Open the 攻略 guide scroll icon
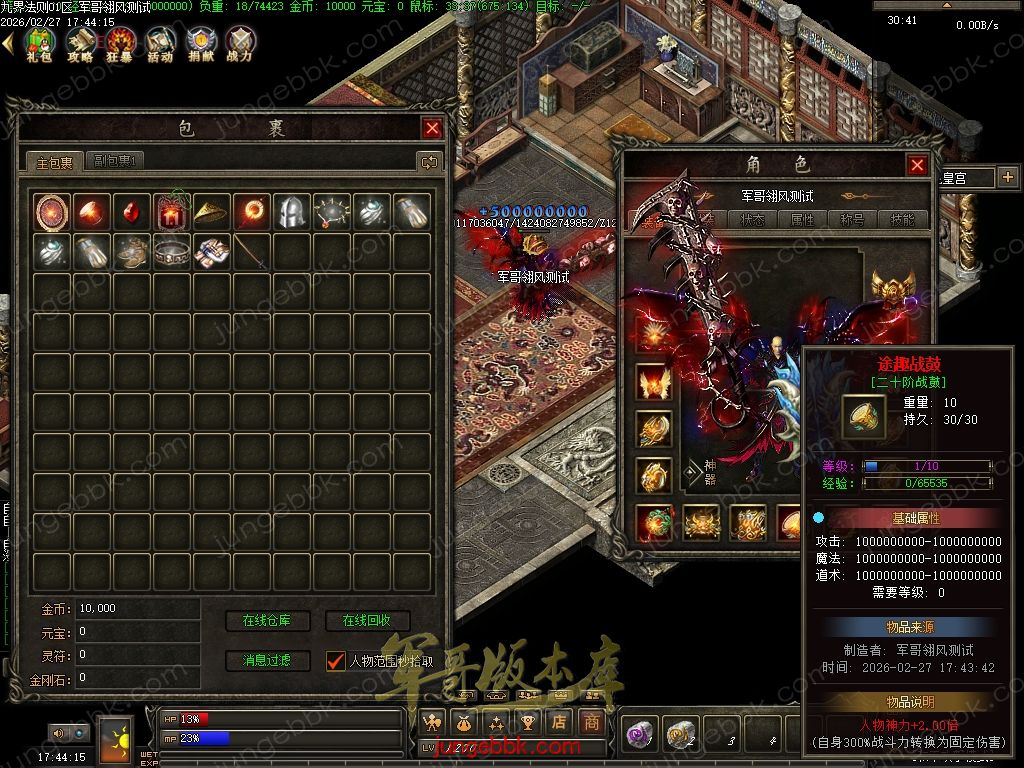 click(x=80, y=42)
